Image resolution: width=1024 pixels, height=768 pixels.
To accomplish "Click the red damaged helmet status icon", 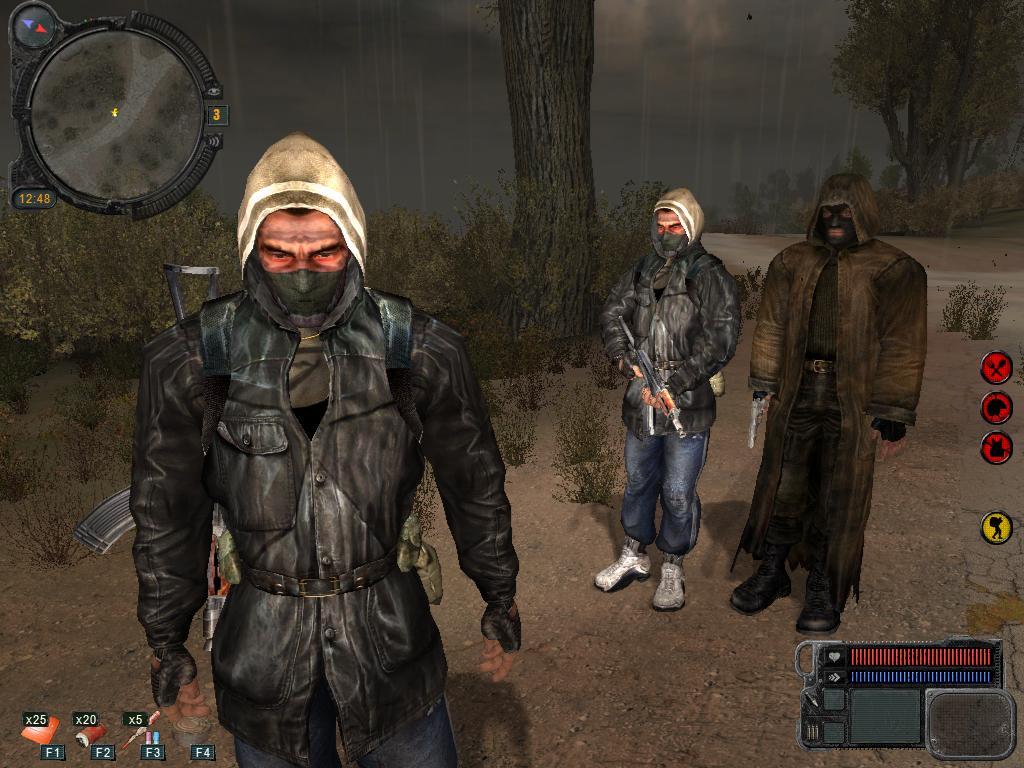I will [x=996, y=407].
